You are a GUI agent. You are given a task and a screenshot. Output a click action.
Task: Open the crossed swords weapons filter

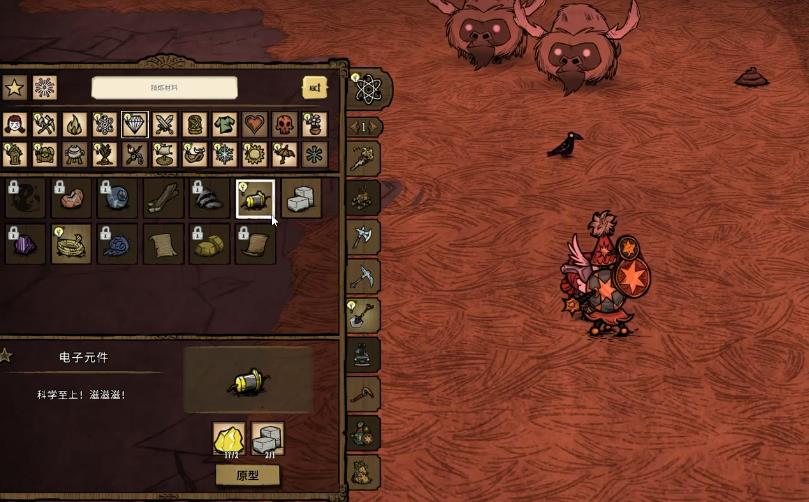coord(165,124)
